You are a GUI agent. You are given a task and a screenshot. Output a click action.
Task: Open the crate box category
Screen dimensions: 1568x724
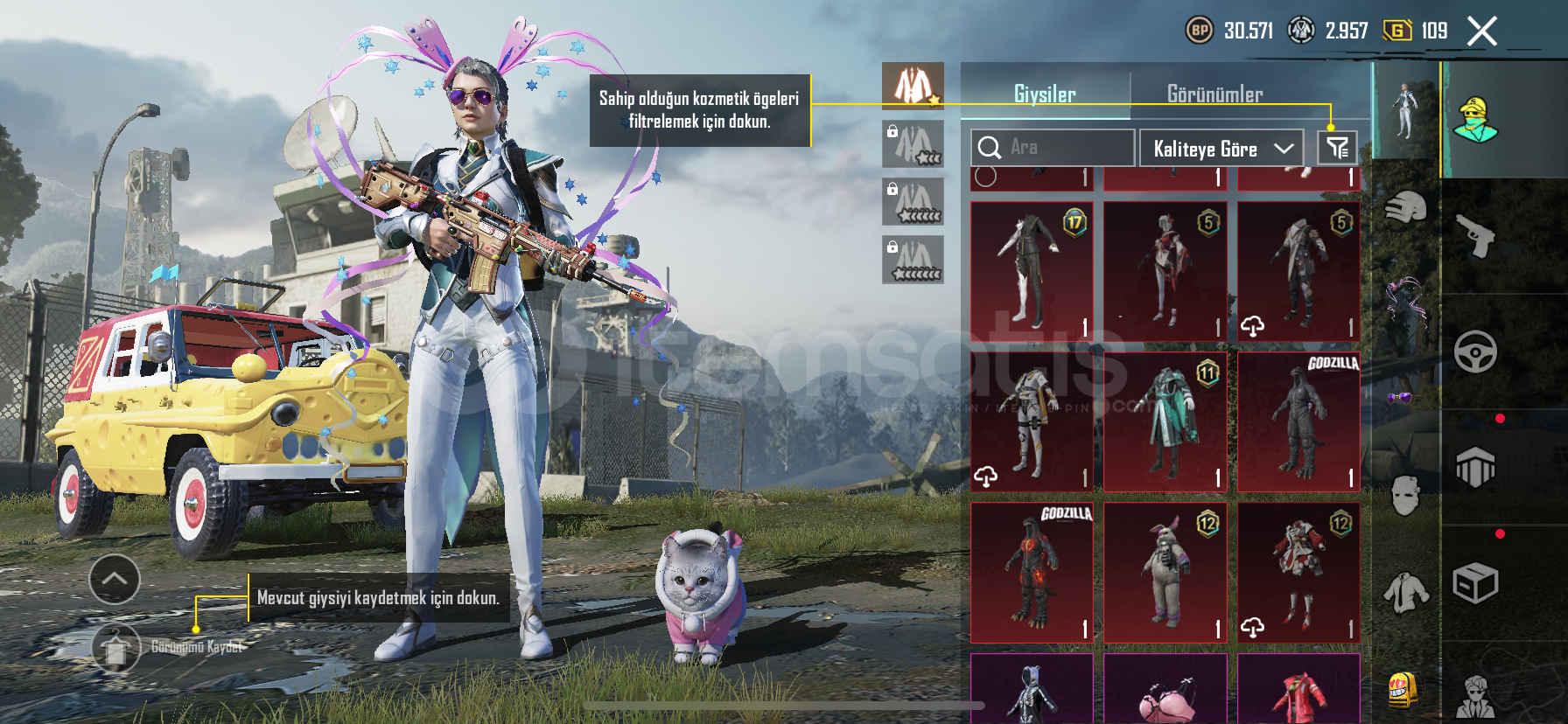pyautogui.click(x=1475, y=583)
